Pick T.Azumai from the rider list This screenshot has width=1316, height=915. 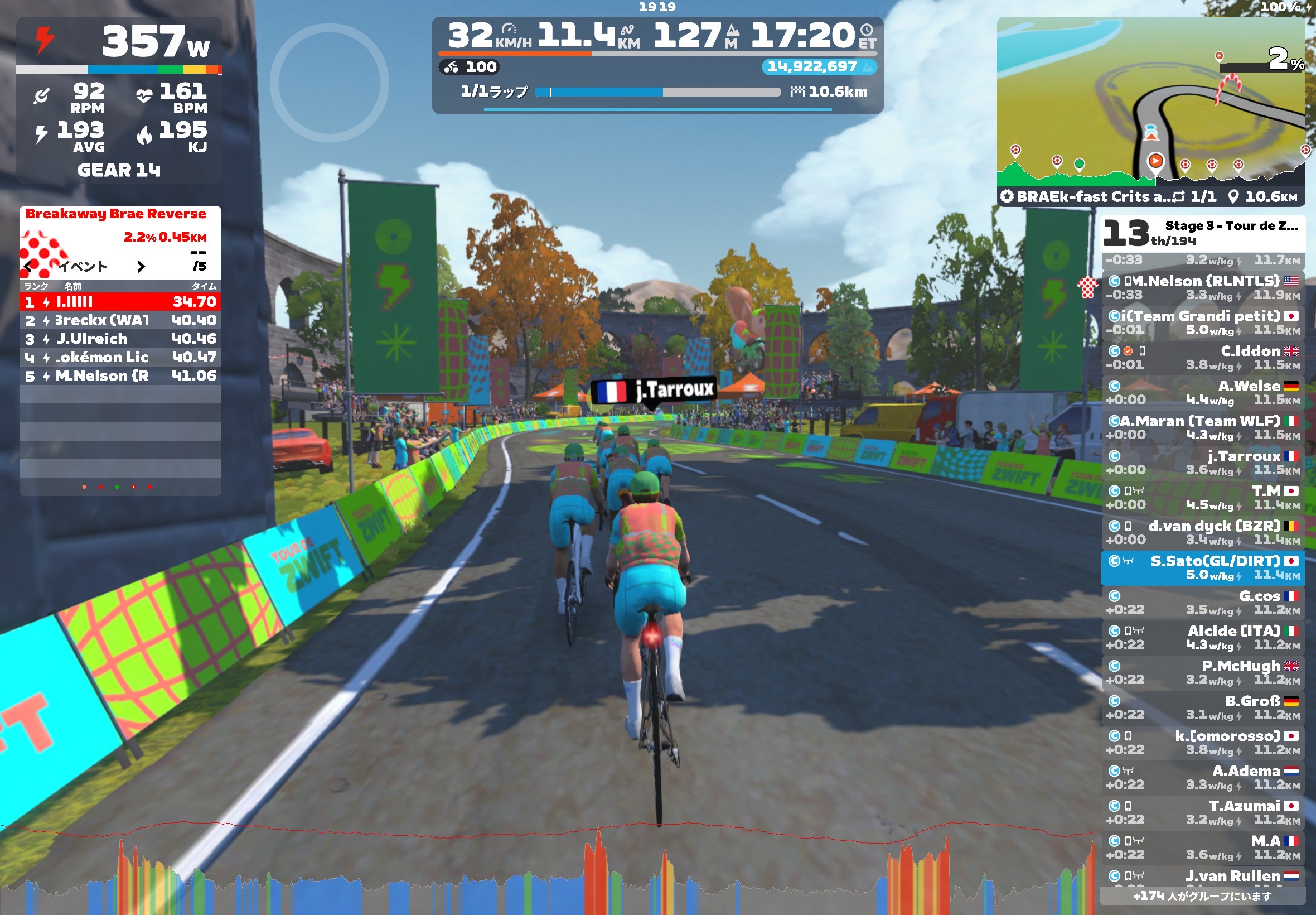click(1203, 812)
